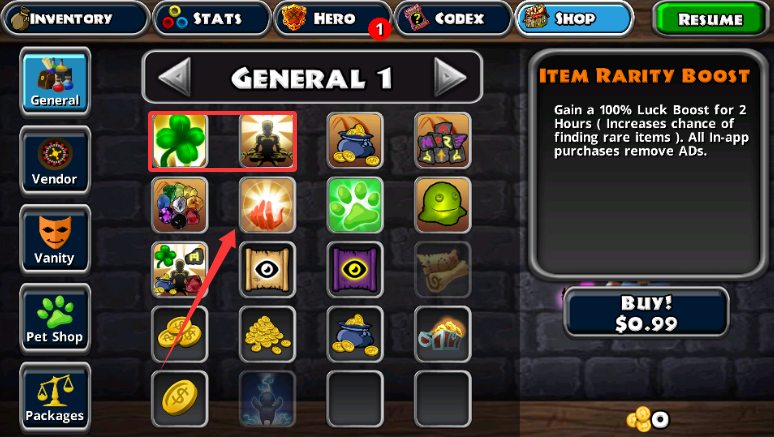The image size is (774, 437).
Task: Open the Hero tab
Action: 332,18
